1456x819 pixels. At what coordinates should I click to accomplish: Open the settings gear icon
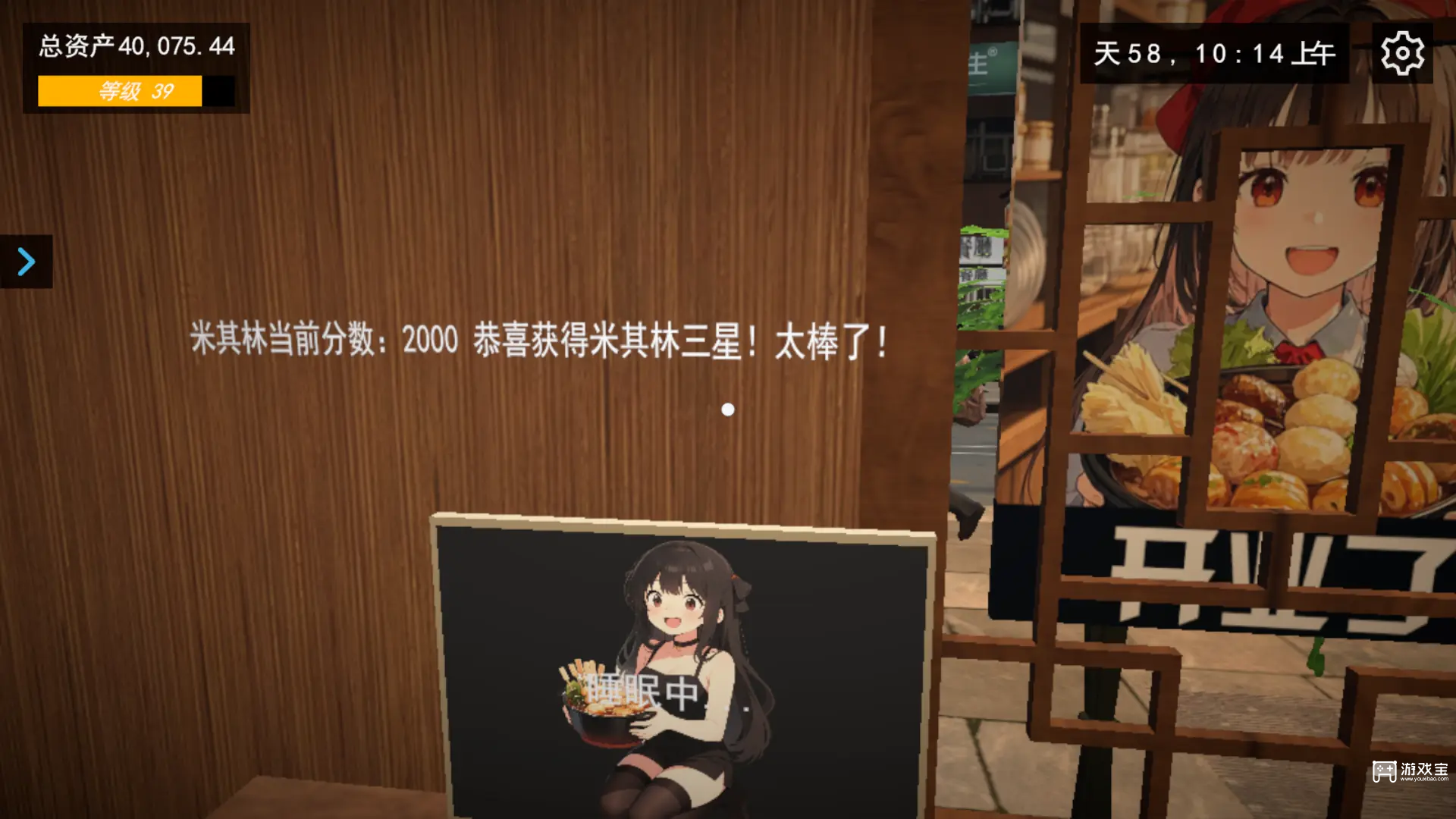pyautogui.click(x=1404, y=53)
